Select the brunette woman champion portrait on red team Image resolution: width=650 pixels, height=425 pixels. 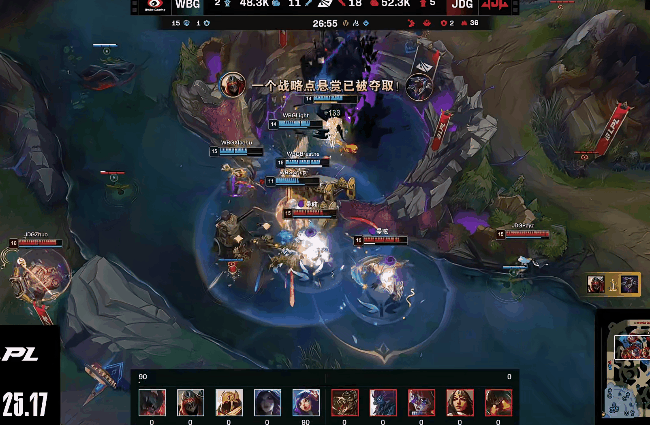pos(460,402)
